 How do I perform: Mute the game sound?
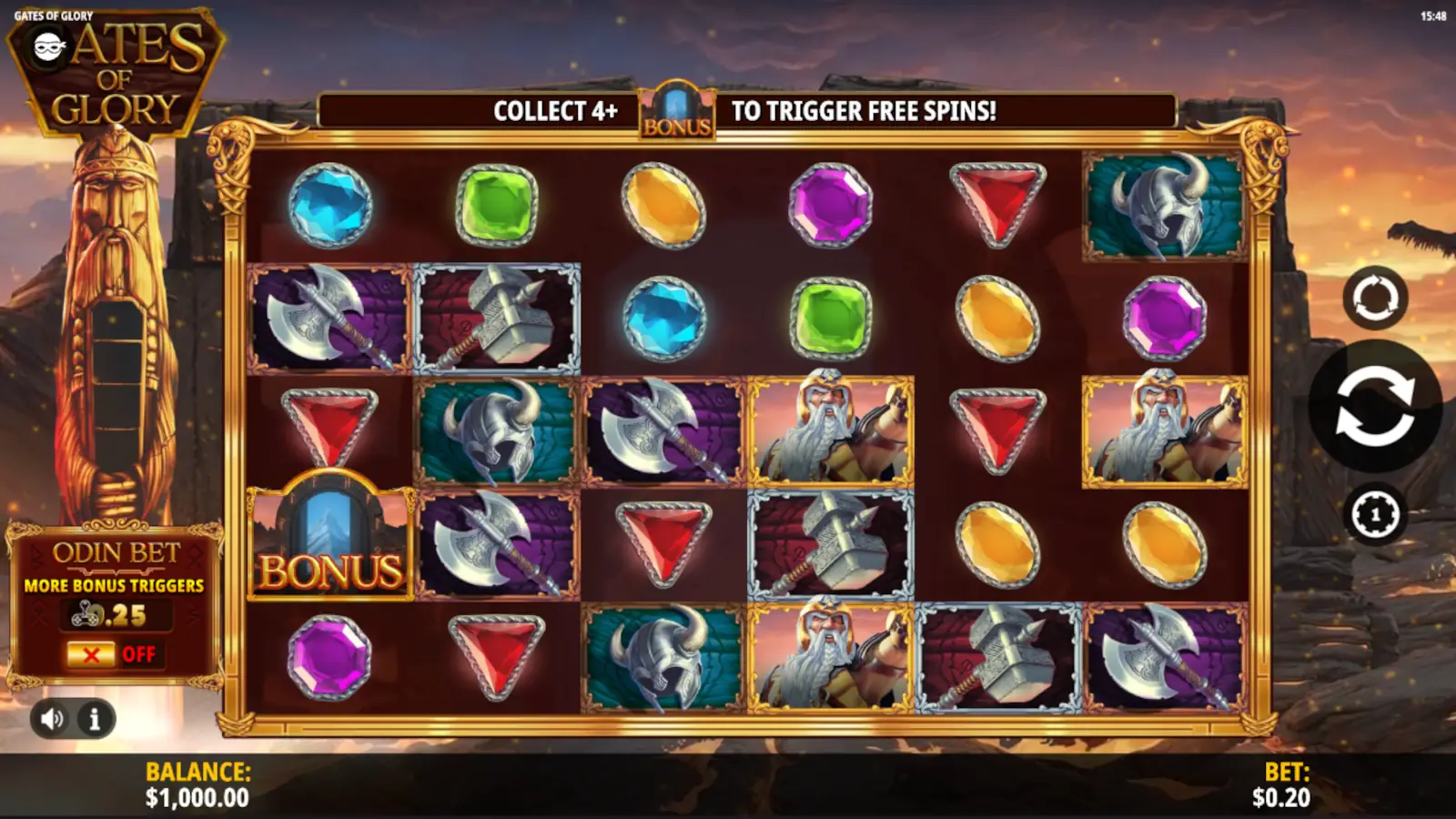coord(53,719)
